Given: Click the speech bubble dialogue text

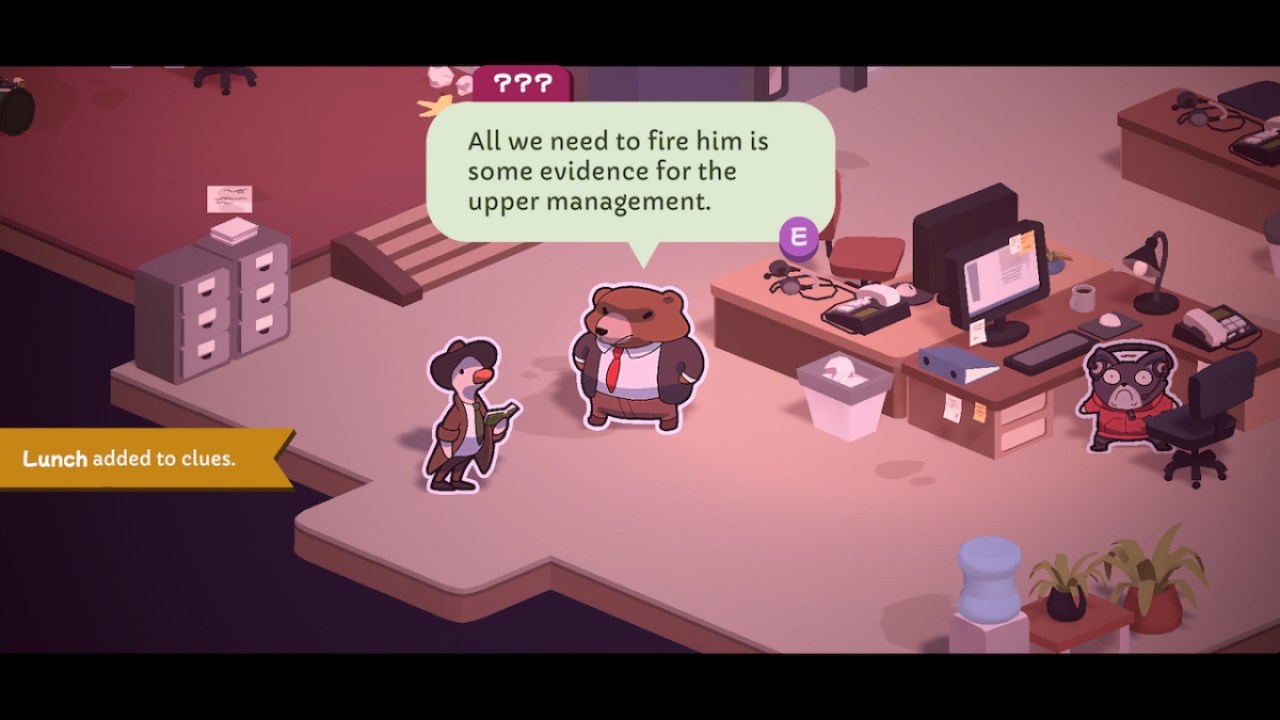Looking at the screenshot, I should (x=617, y=171).
